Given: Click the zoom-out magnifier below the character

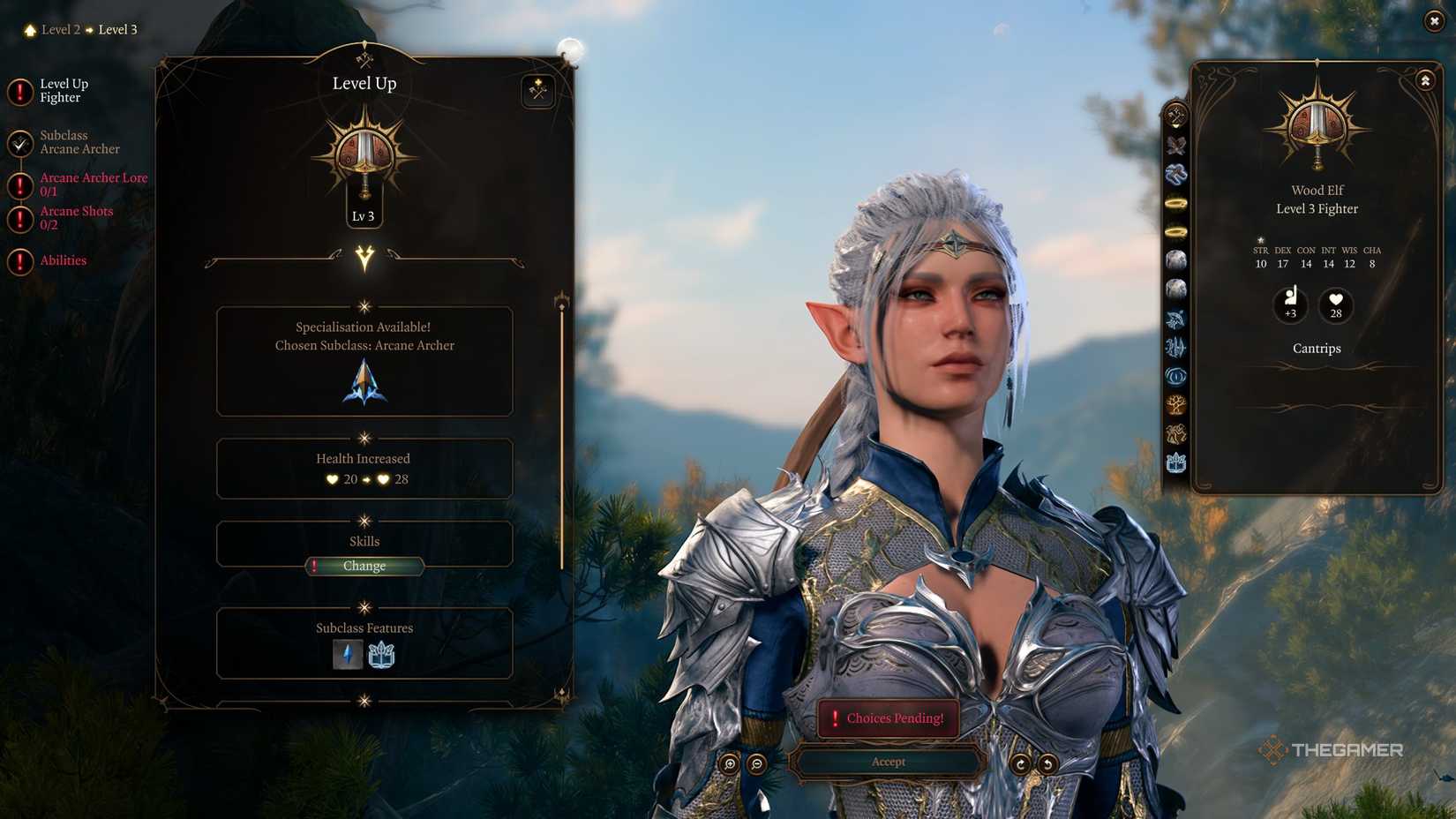Looking at the screenshot, I should click(x=756, y=762).
